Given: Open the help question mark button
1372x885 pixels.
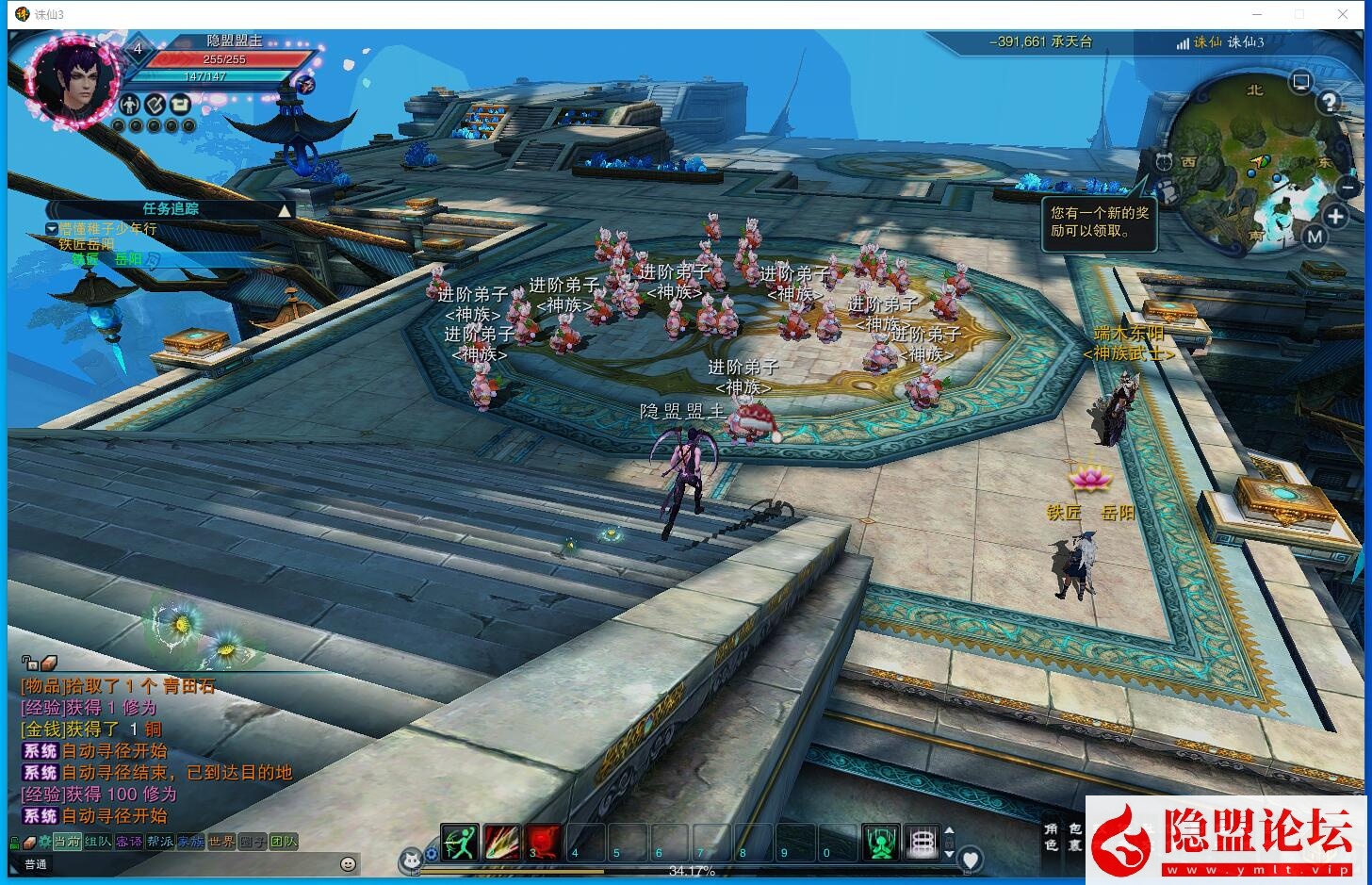Looking at the screenshot, I should tap(1329, 102).
